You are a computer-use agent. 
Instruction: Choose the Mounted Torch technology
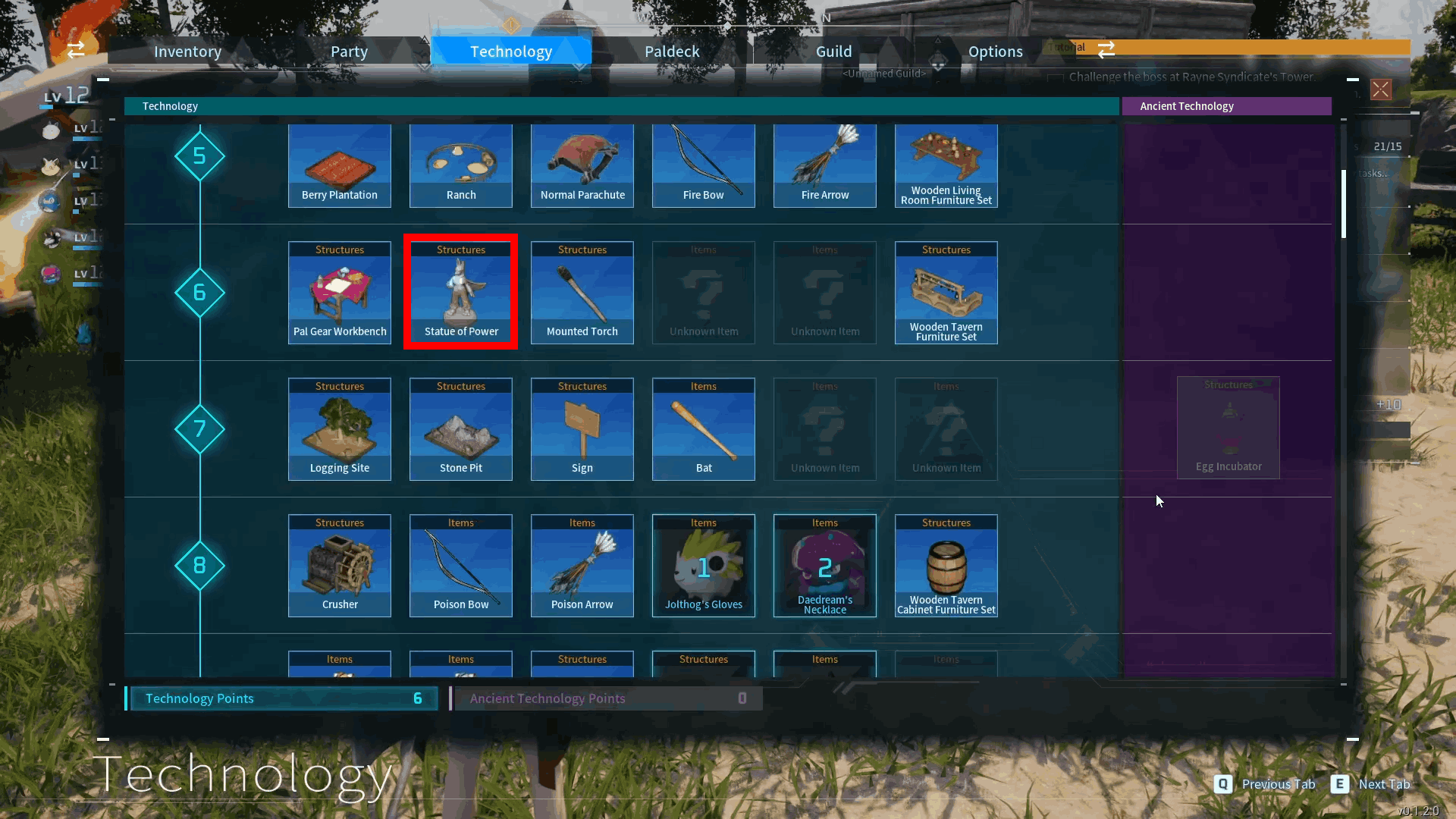(x=582, y=293)
